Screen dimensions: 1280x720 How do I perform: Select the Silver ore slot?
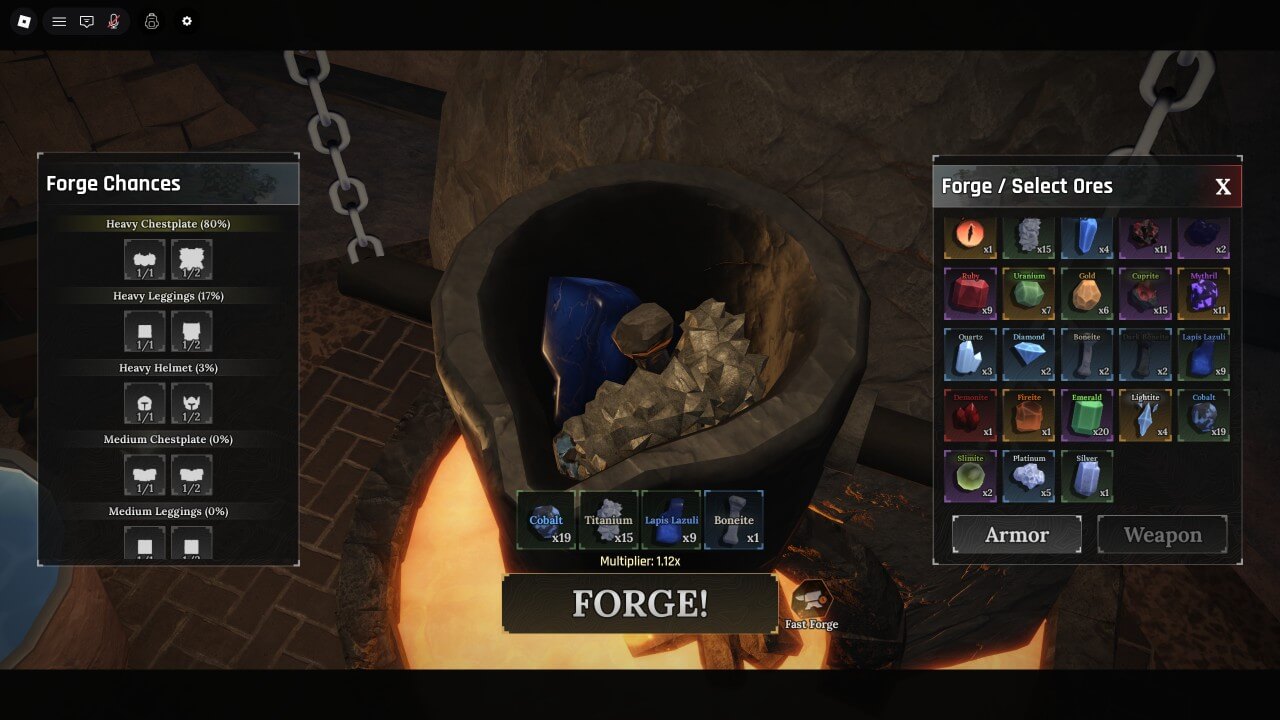[x=1087, y=476]
